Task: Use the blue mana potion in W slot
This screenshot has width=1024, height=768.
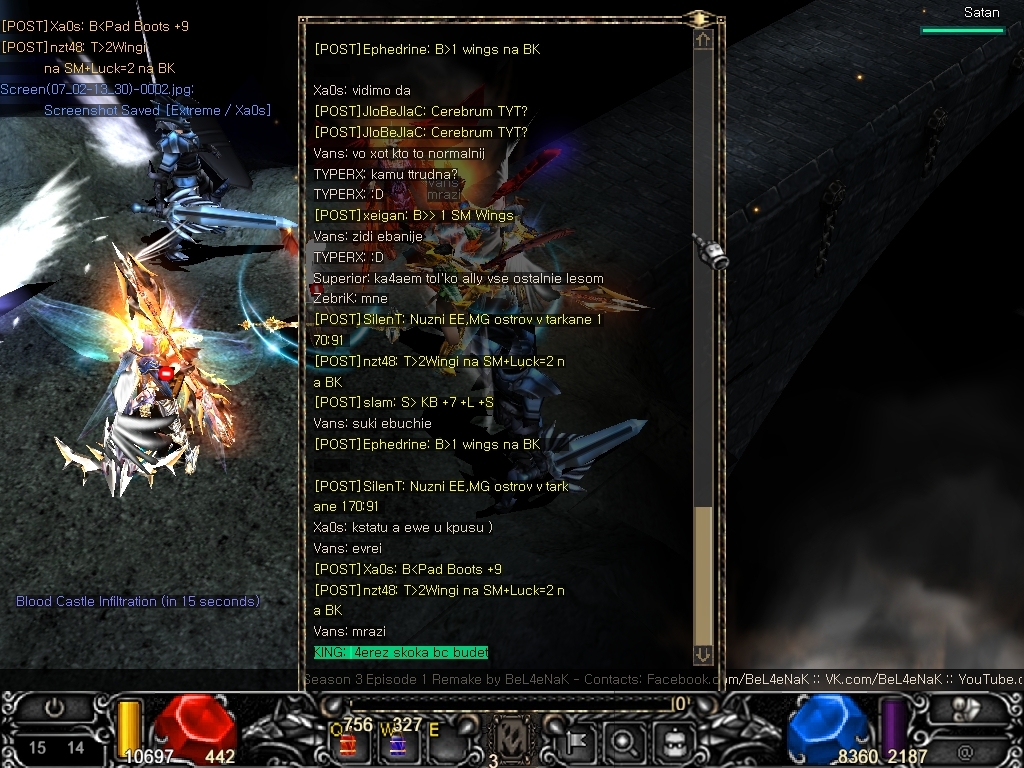Action: [x=396, y=745]
